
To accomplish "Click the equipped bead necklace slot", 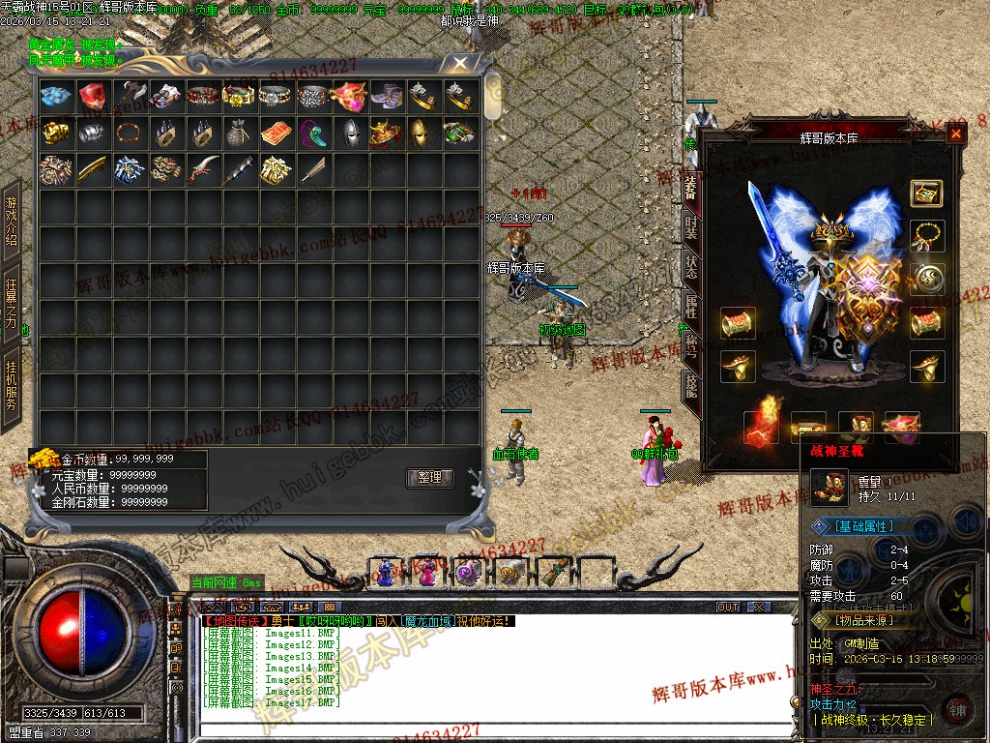I will click(x=927, y=236).
